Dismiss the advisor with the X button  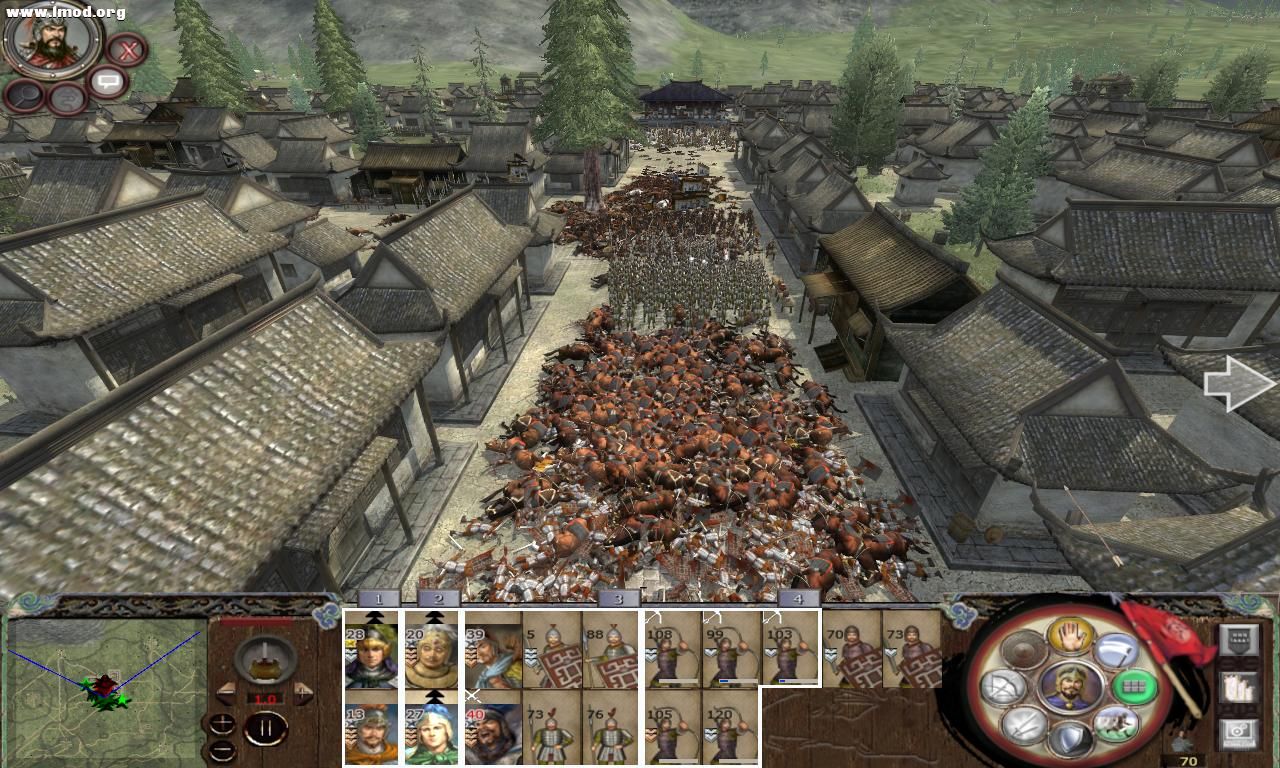tap(129, 50)
